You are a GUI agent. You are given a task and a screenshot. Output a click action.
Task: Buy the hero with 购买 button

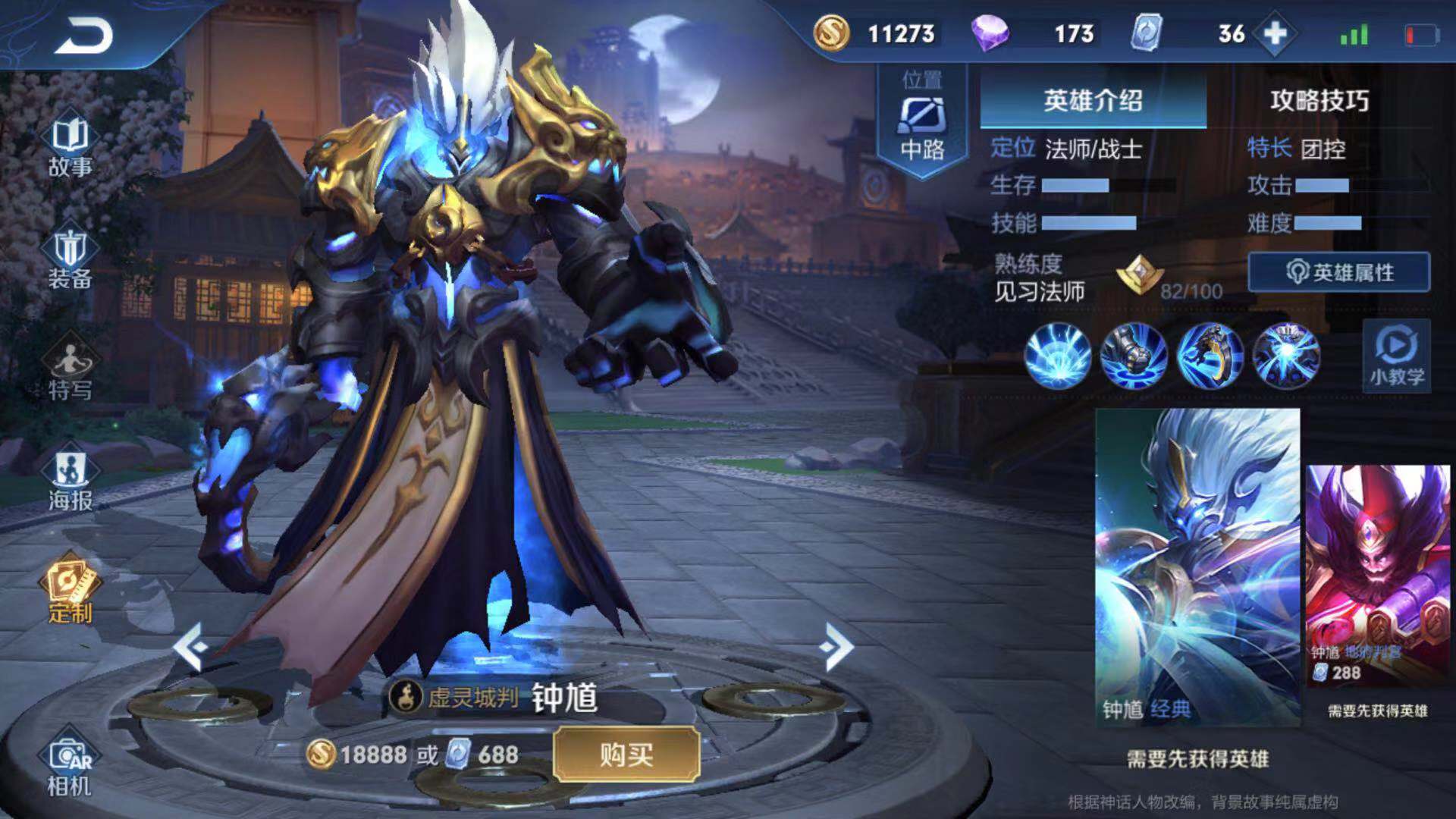(x=626, y=755)
